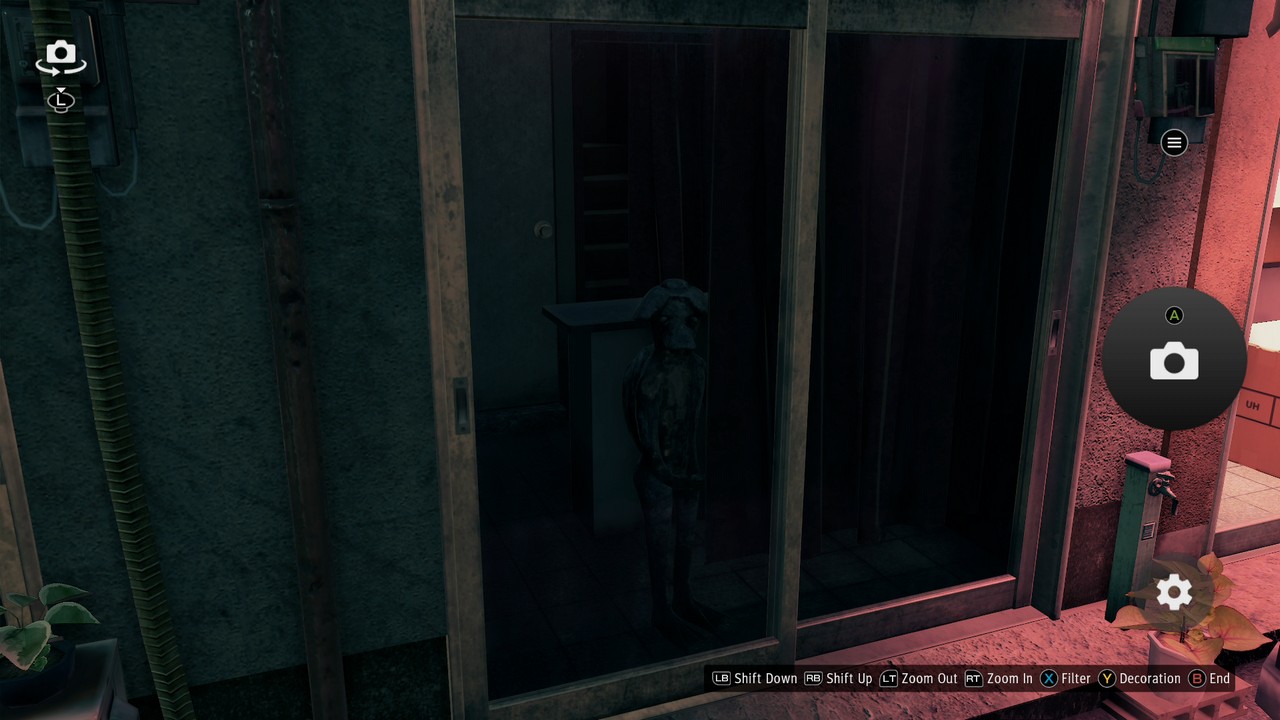Click the L stick indicator icon
The image size is (1280, 720).
(x=60, y=101)
